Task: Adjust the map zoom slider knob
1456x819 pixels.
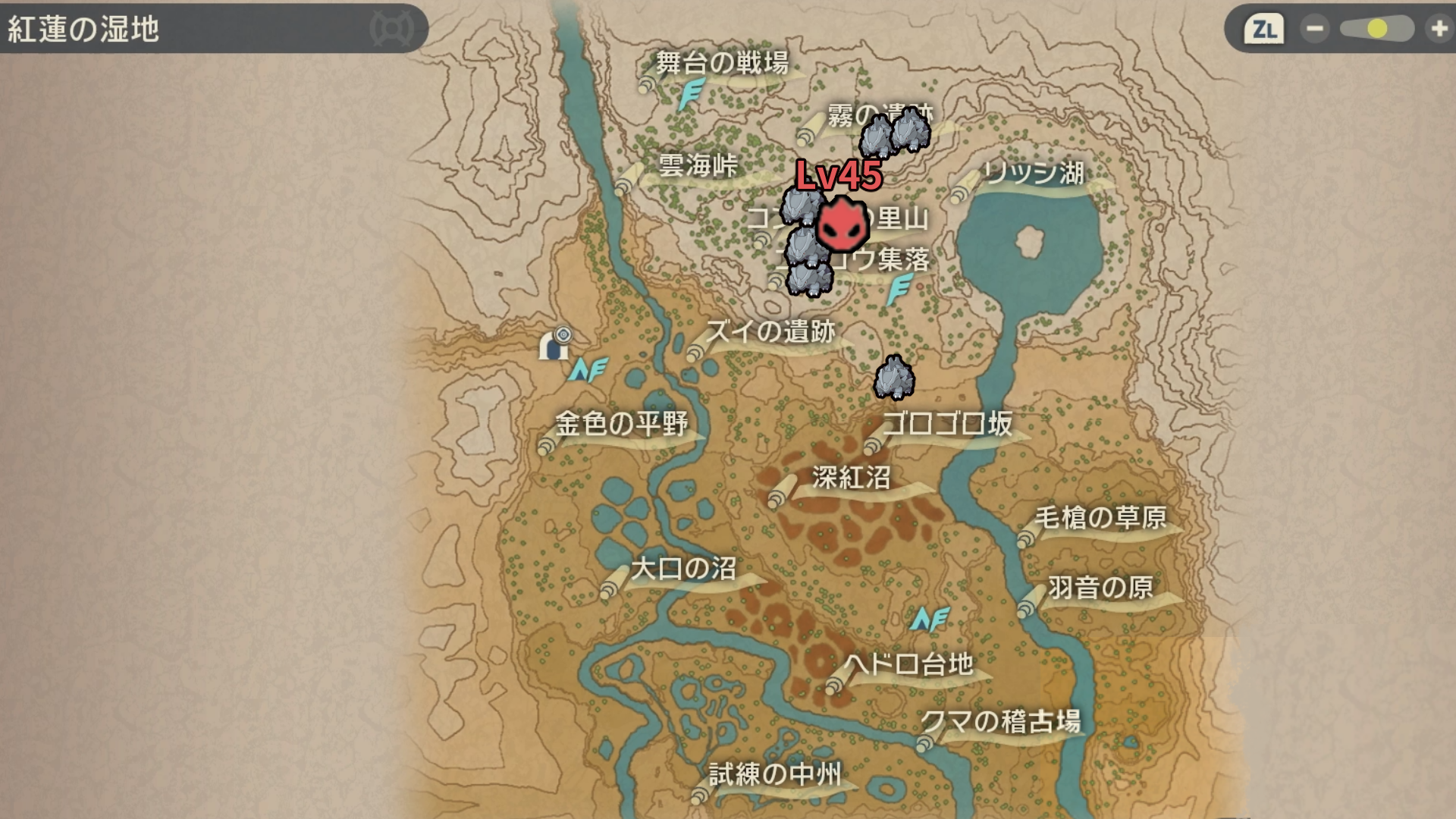Action: point(1377,29)
